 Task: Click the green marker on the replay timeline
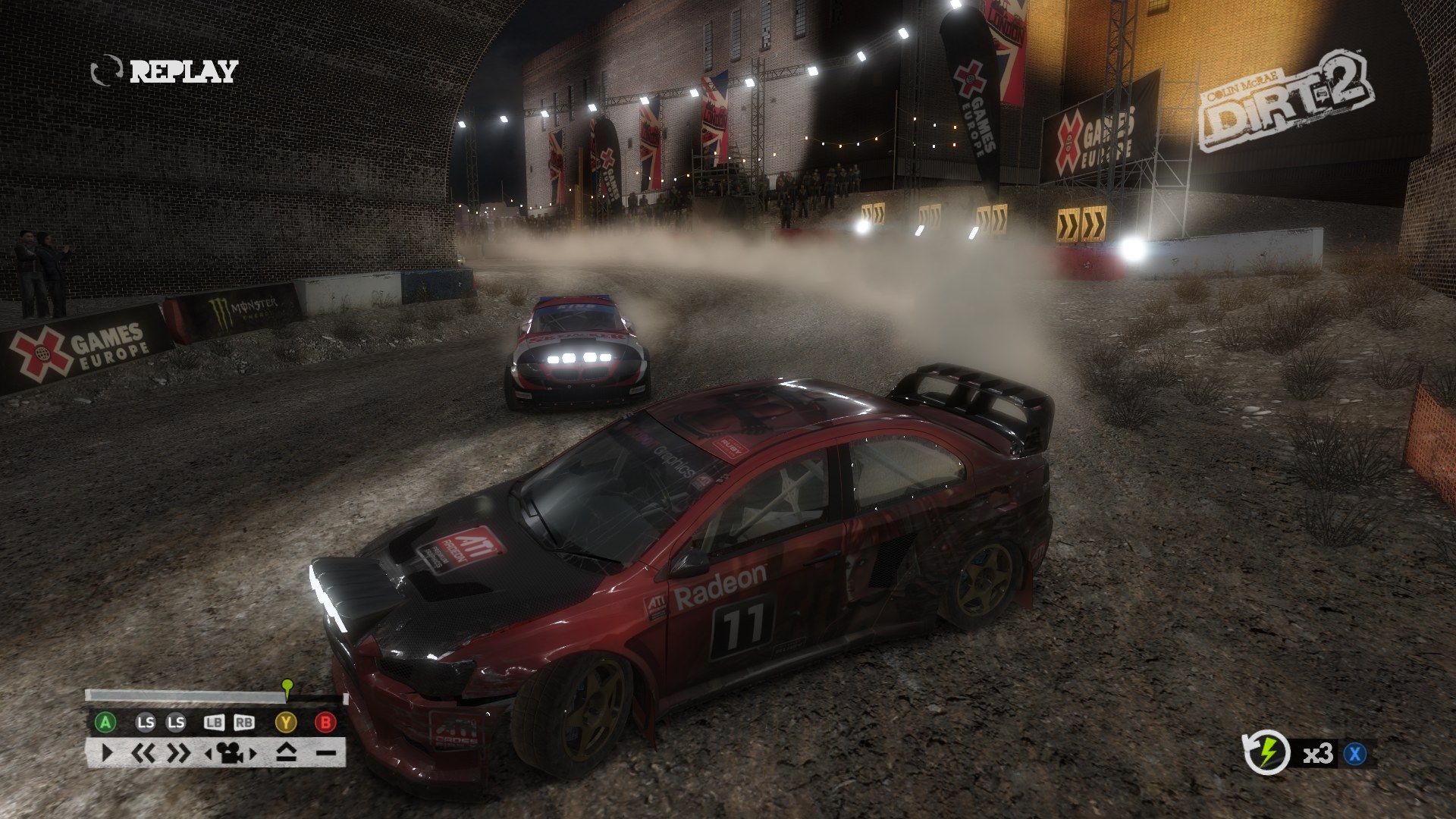click(x=287, y=686)
